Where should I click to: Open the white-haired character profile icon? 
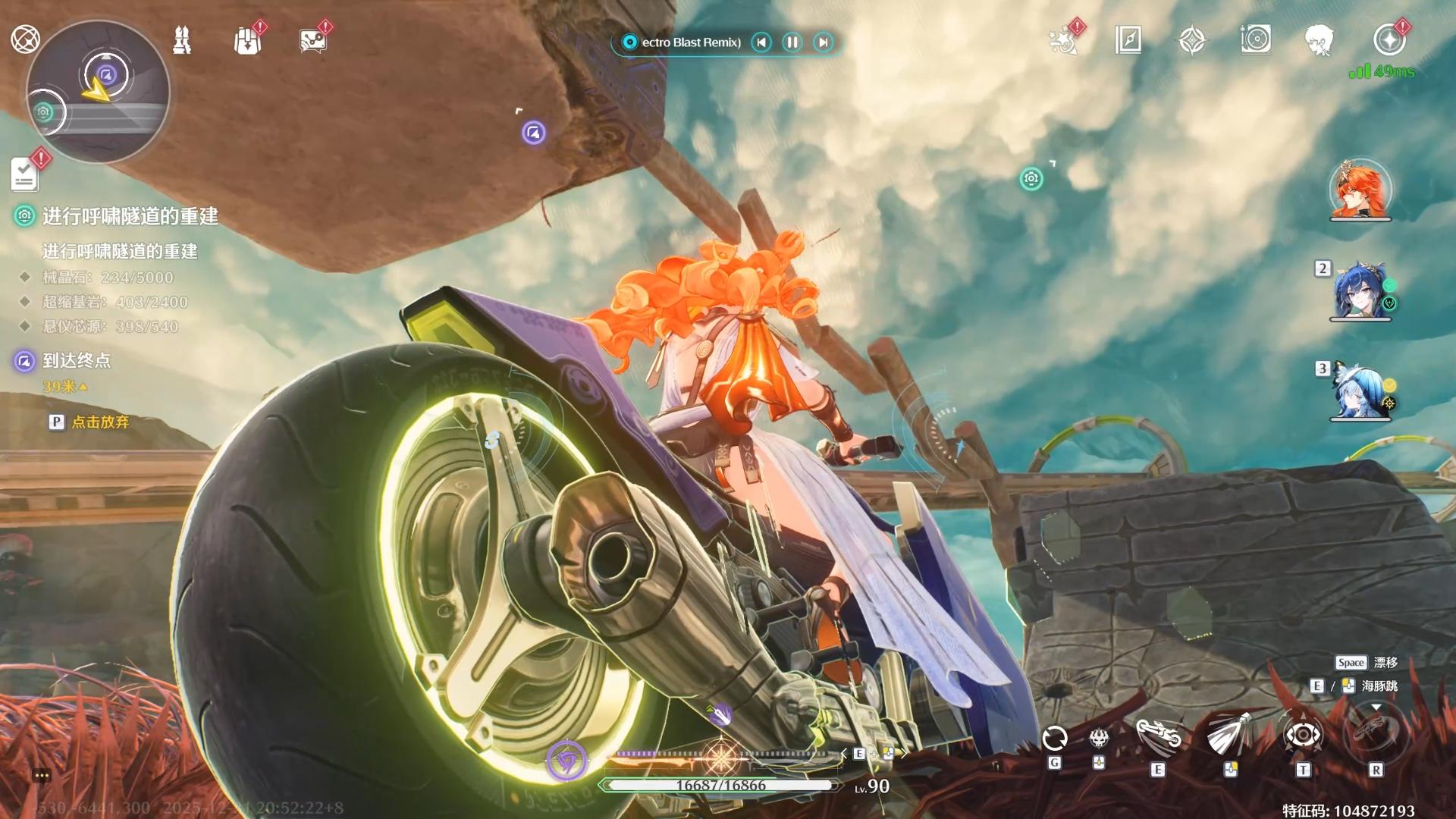pos(1319,40)
